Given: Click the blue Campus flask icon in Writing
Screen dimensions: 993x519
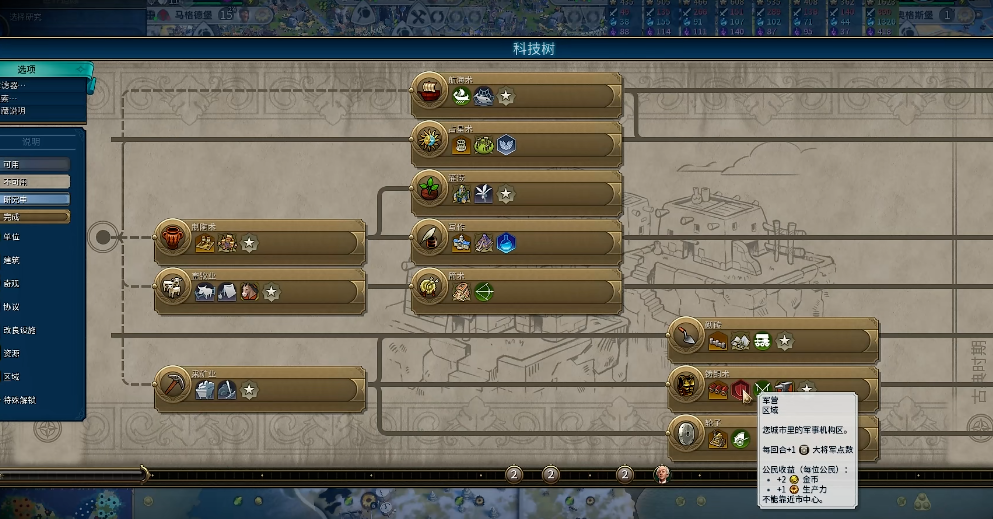Looking at the screenshot, I should pos(507,241).
